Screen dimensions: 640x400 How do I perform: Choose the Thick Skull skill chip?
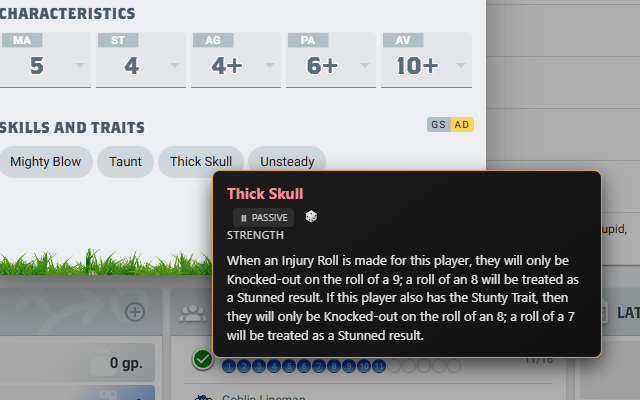coord(200,161)
